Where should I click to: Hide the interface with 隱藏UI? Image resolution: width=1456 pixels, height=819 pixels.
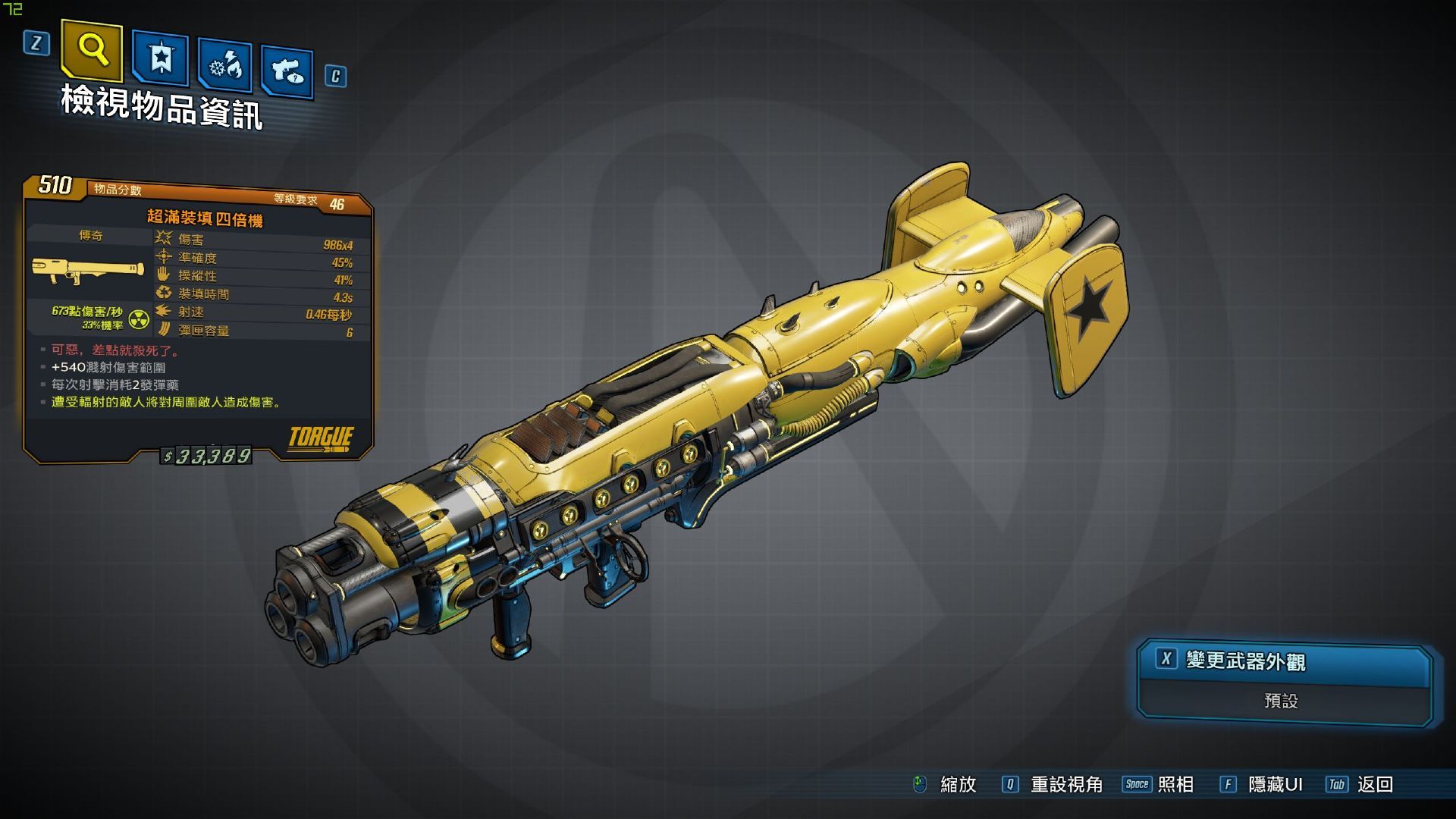click(x=1275, y=784)
